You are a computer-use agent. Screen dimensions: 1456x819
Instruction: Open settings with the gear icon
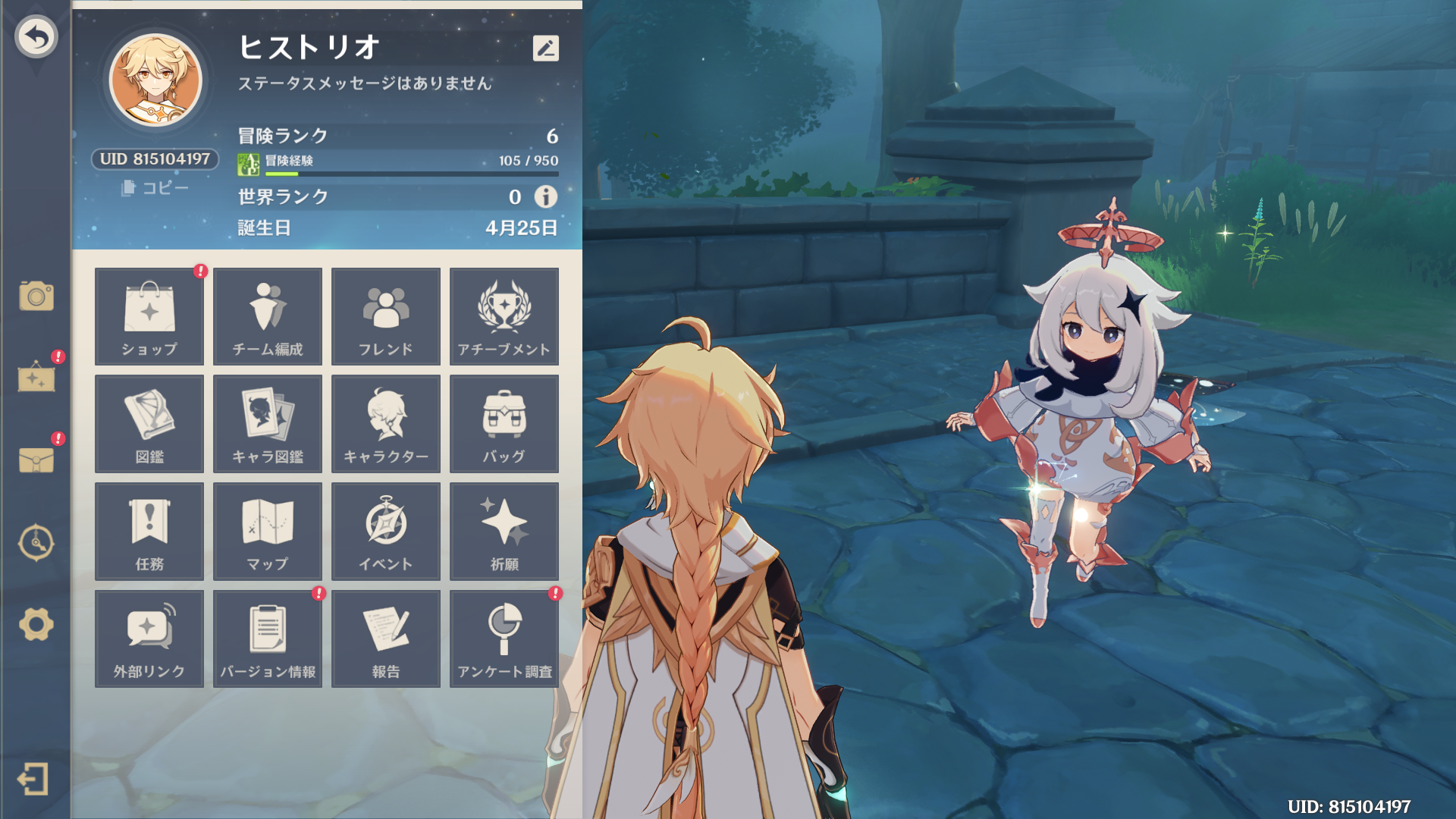(36, 625)
